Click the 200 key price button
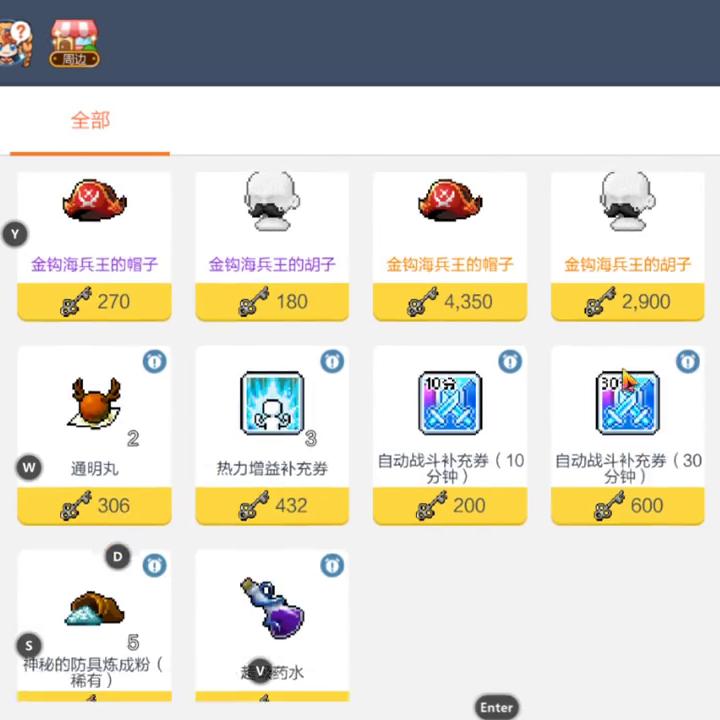 tap(450, 506)
